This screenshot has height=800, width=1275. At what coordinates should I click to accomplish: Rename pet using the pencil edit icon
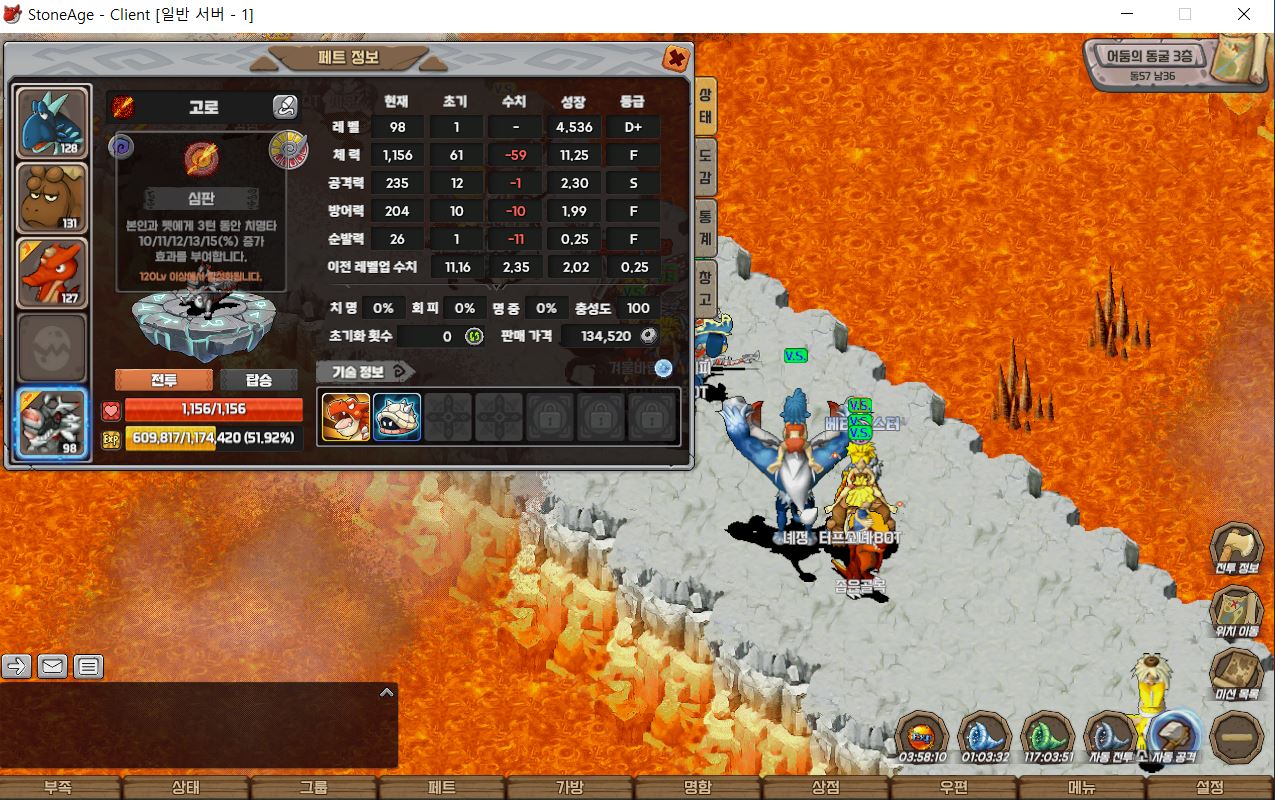(x=285, y=107)
